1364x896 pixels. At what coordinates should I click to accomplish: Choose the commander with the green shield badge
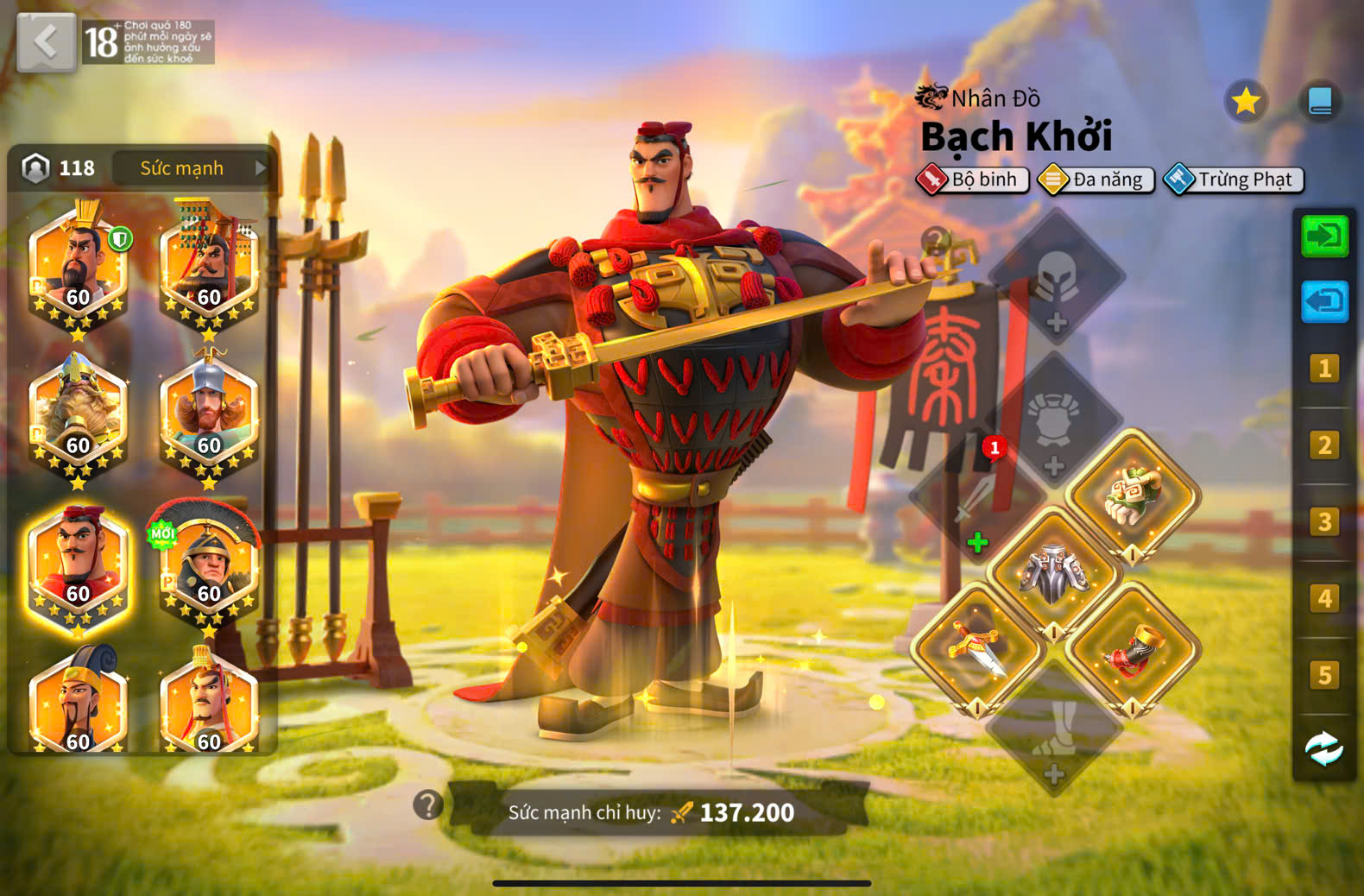78,269
